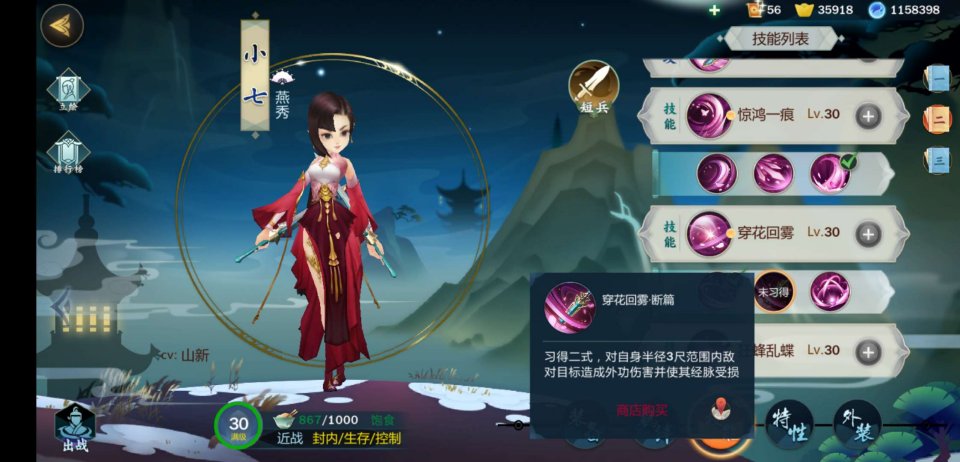Open the 特性 traits tab
Image resolution: width=960 pixels, height=462 pixels.
pyautogui.click(x=789, y=423)
